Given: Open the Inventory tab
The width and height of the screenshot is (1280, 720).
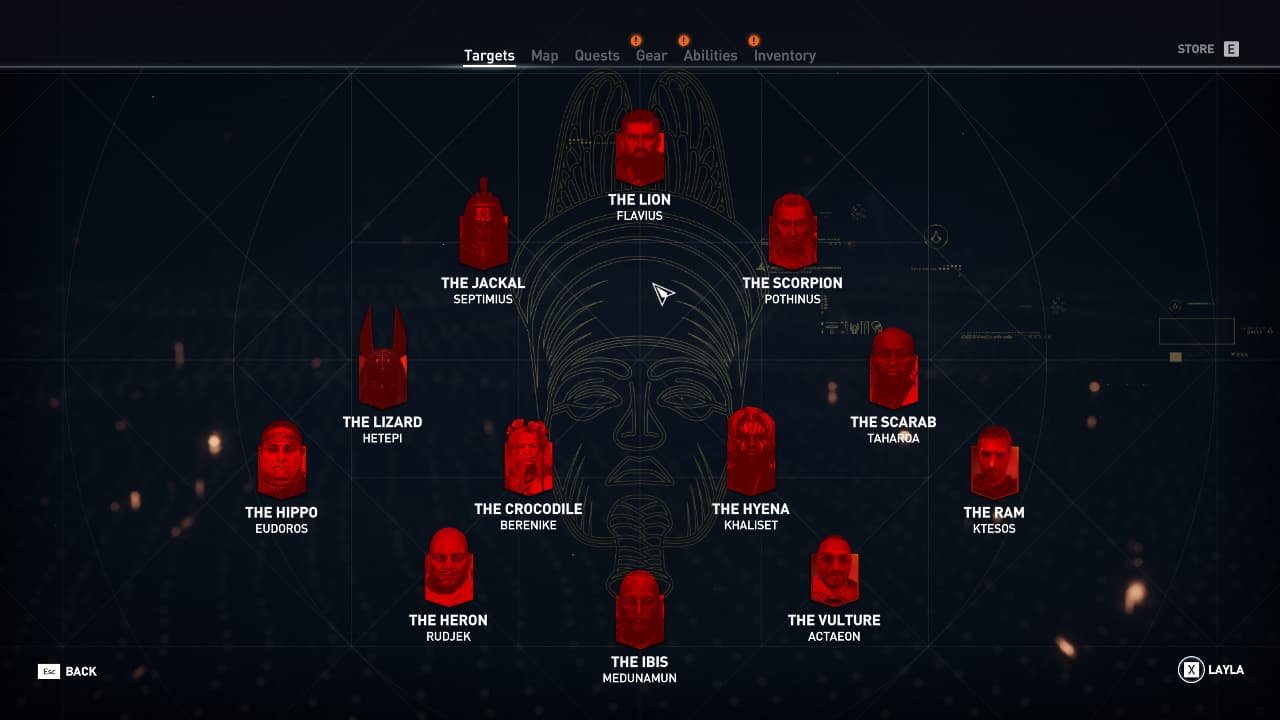Looking at the screenshot, I should 784,56.
